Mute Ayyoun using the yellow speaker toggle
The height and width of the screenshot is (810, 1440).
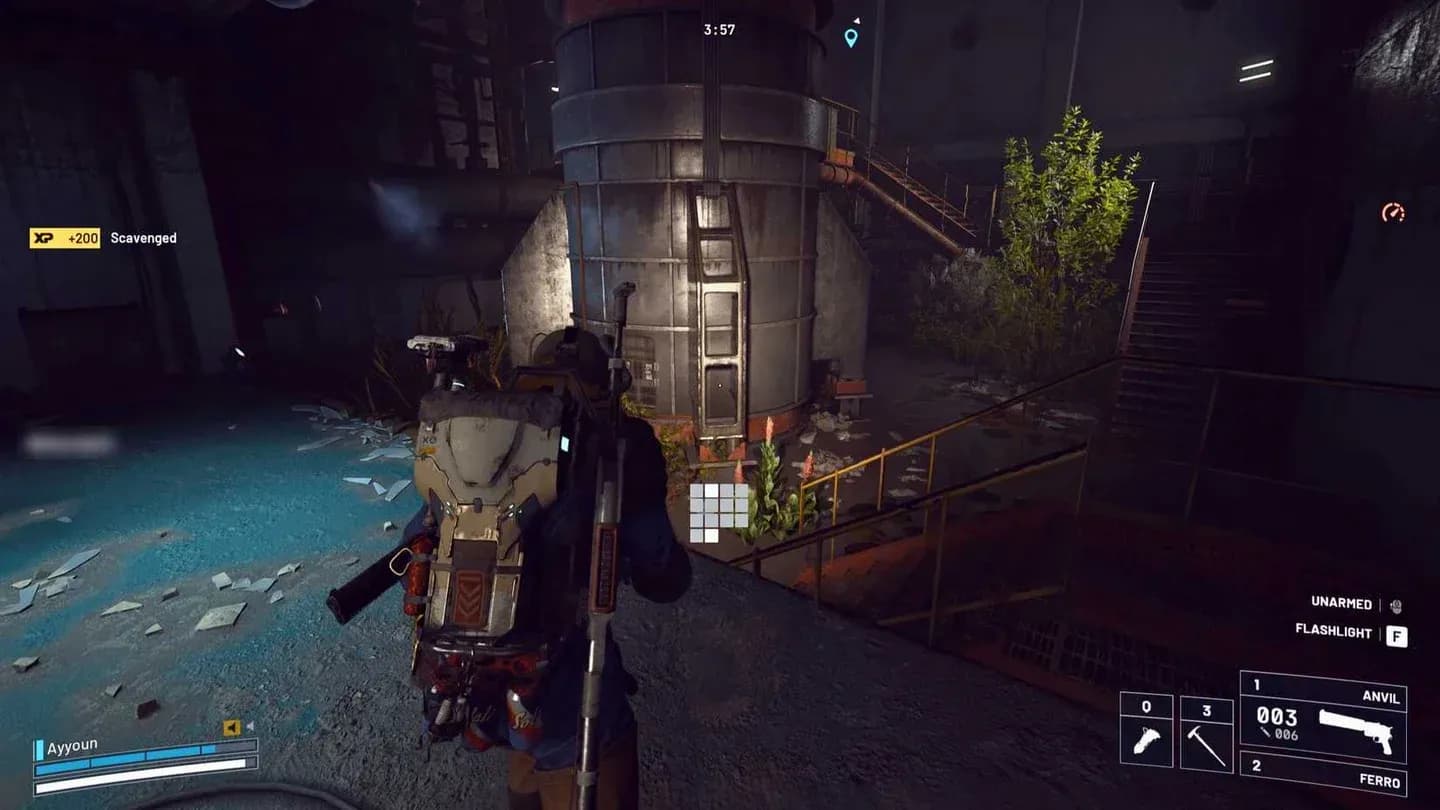pos(232,727)
